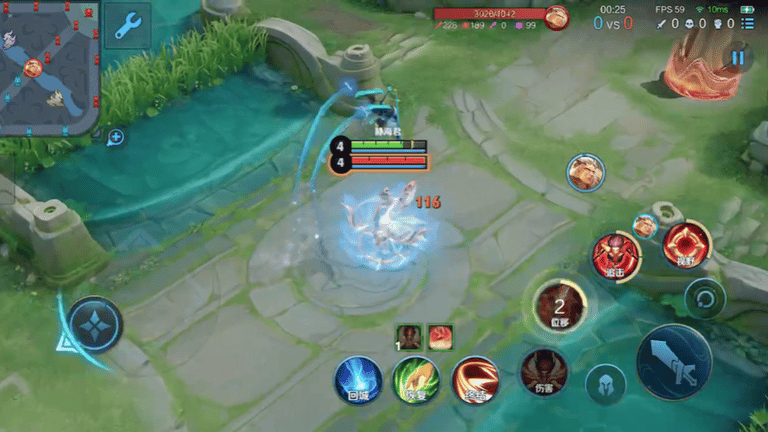Pause the match

coord(738,58)
